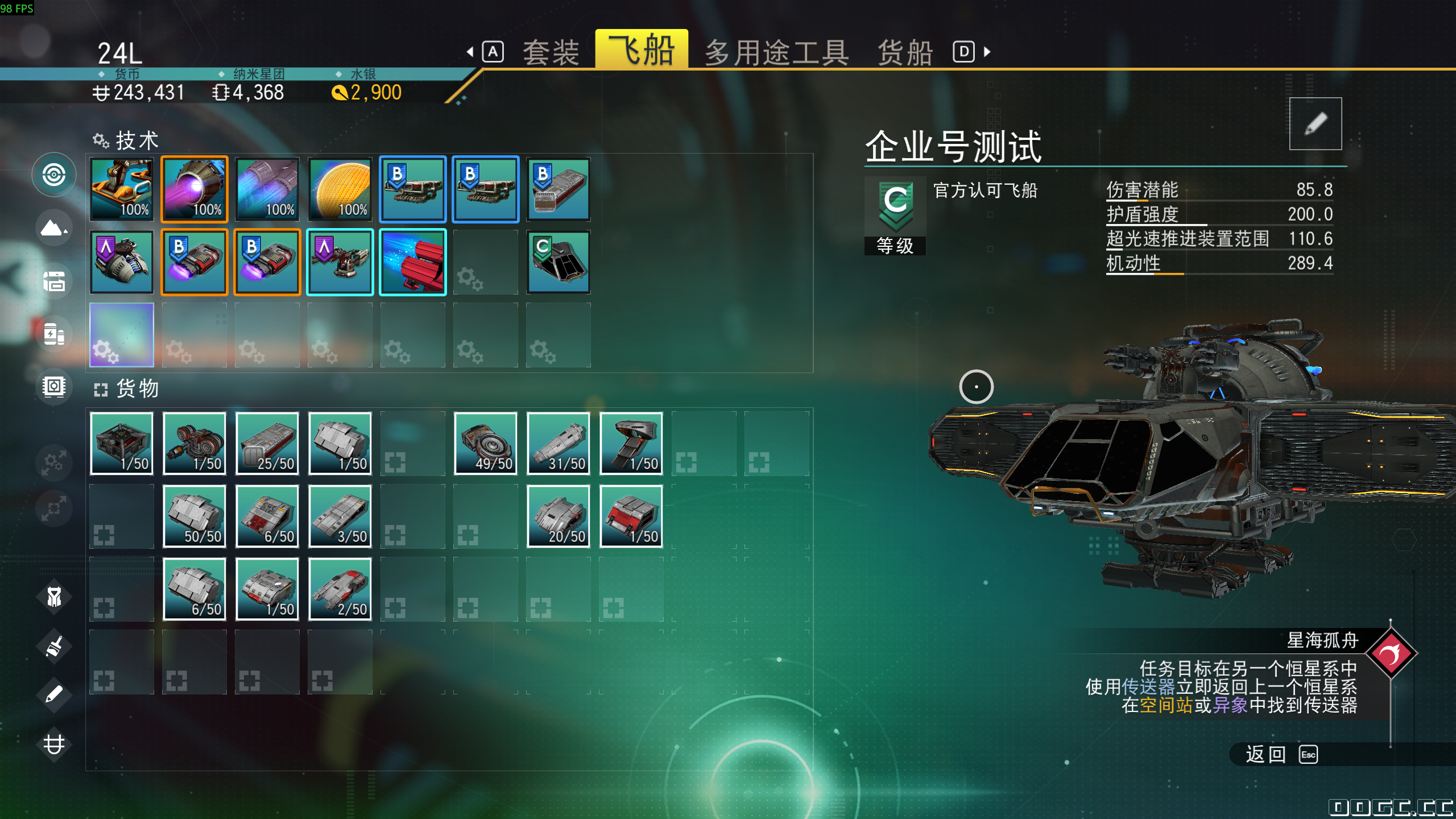Viewport: 1456px width, 819px height.
Task: Pick the cargo item stacked 49/50
Action: coord(486,443)
